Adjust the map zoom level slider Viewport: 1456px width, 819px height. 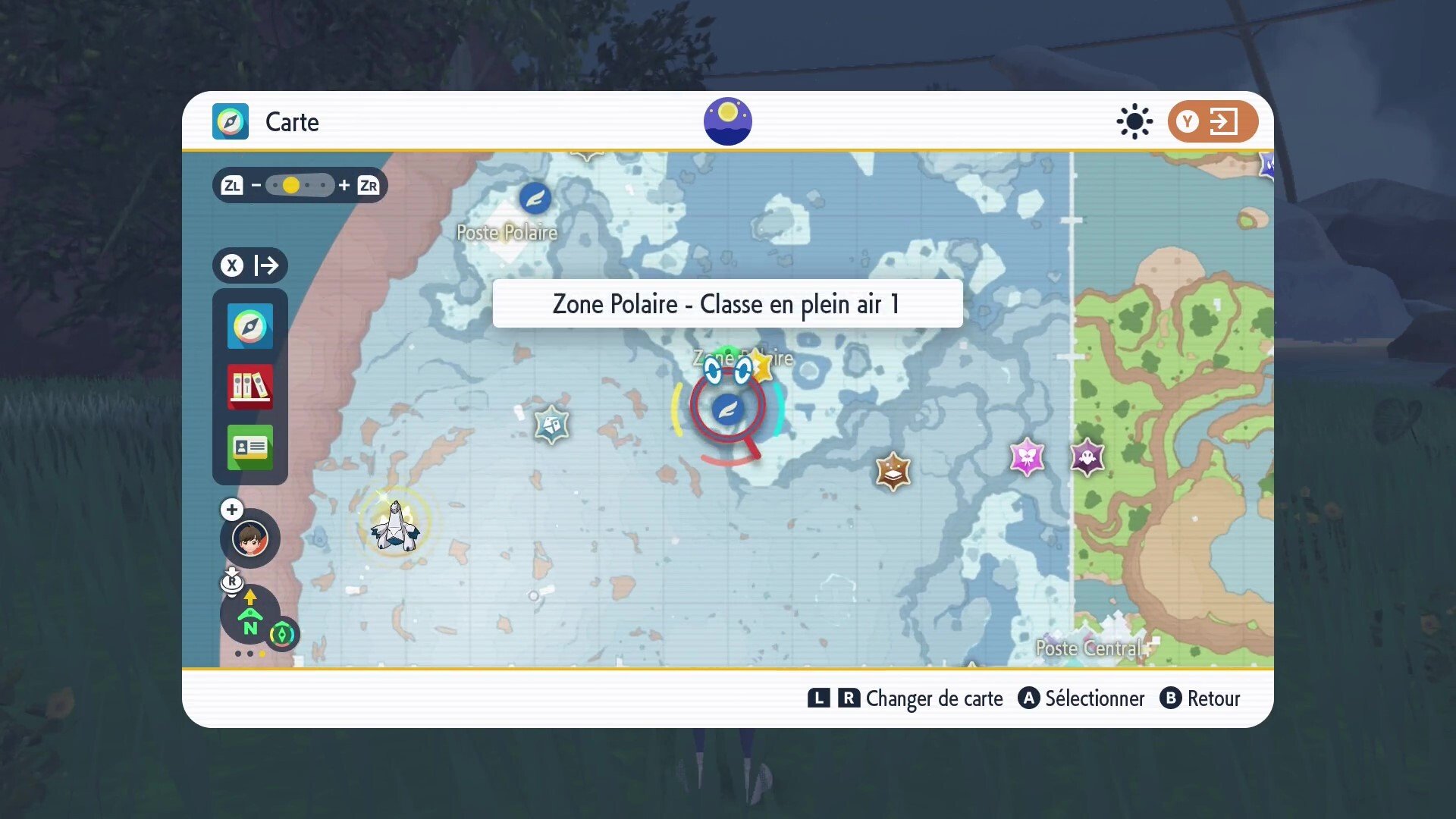pos(300,185)
